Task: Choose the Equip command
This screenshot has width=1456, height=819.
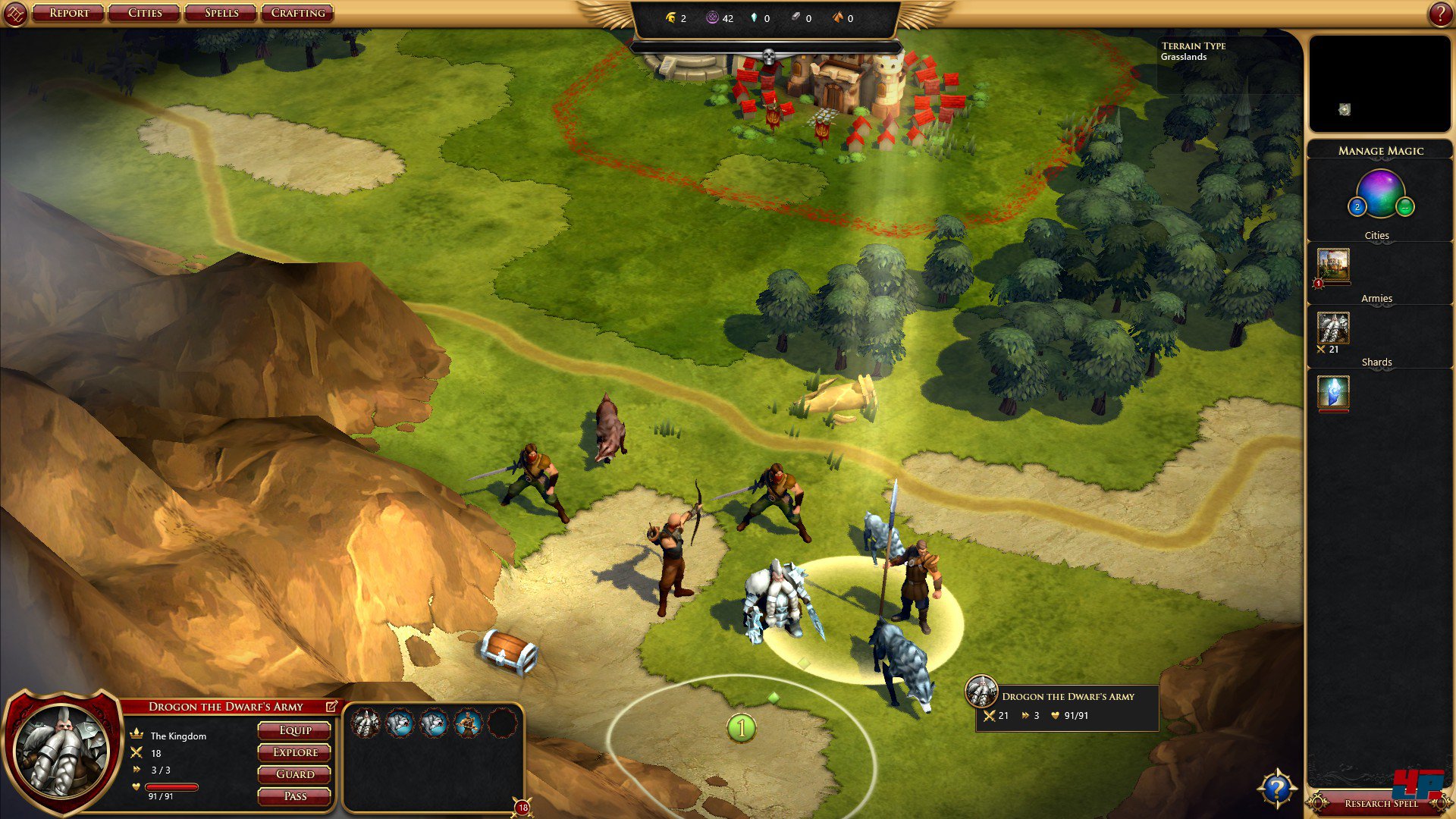Action: point(295,730)
